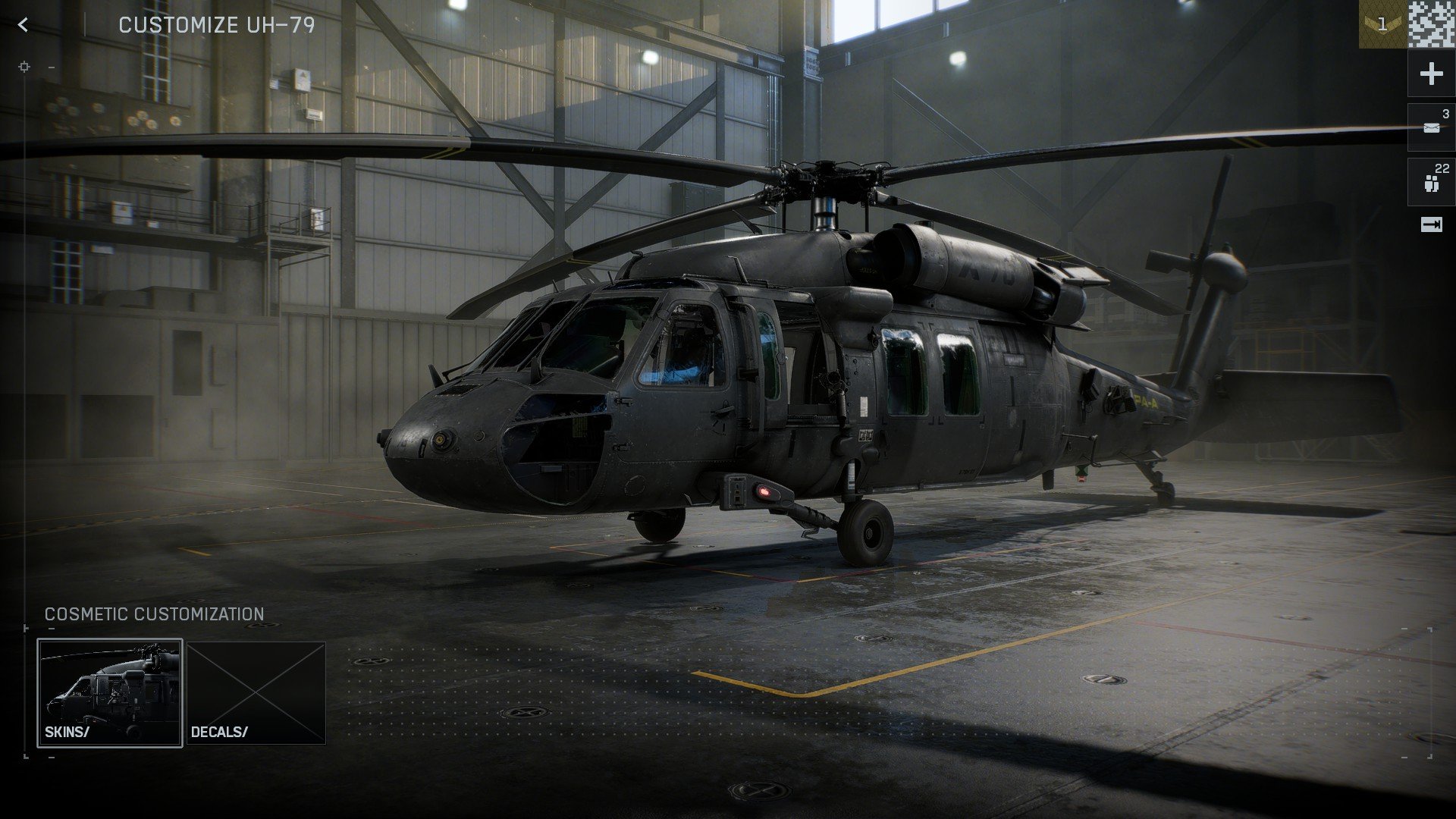Viewport: 1456px width, 819px height.
Task: Go back using the arrow at top left
Action: [x=25, y=25]
